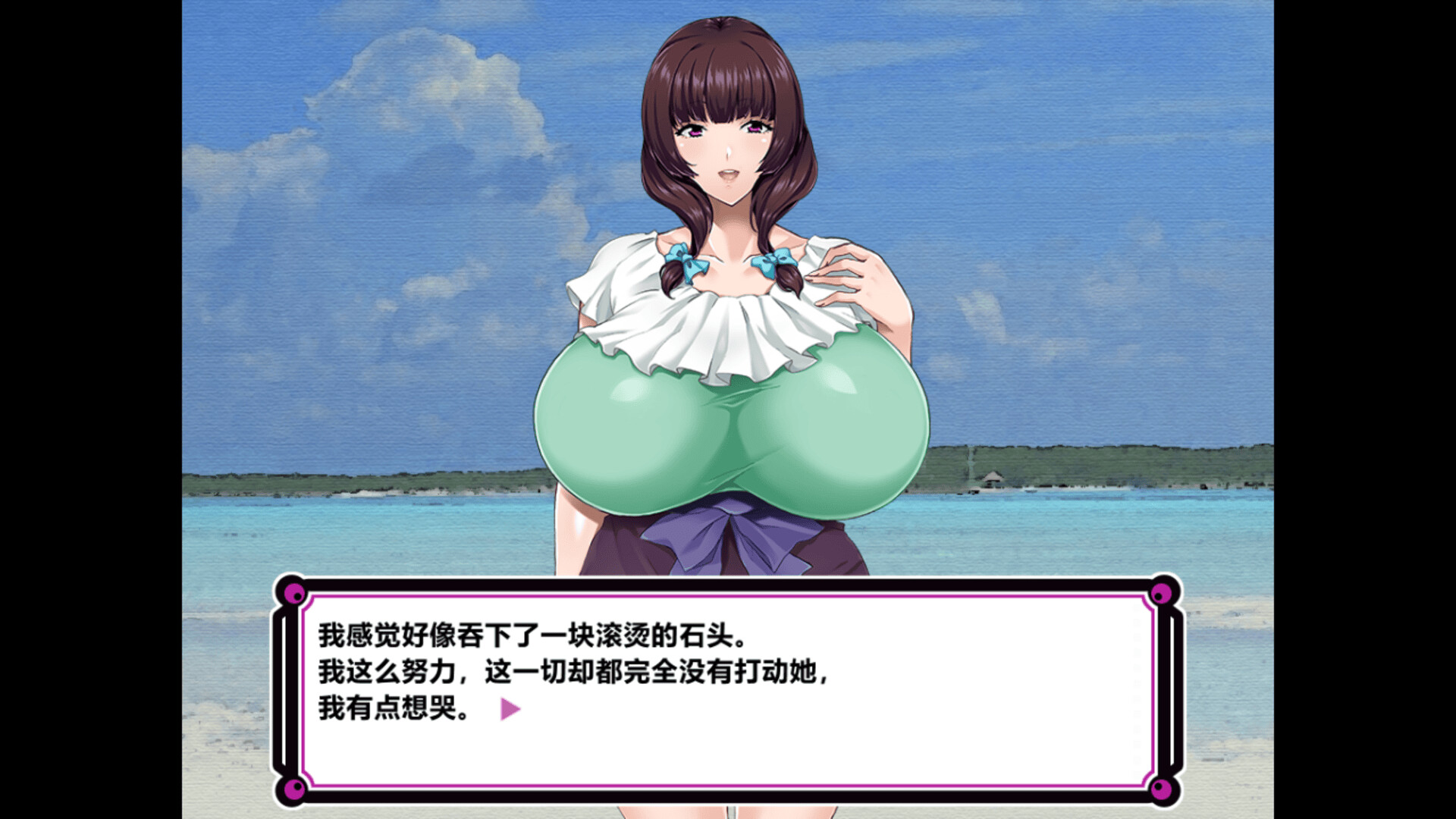The height and width of the screenshot is (819, 1456).
Task: Click the green top of the character sprite
Action: [x=728, y=425]
